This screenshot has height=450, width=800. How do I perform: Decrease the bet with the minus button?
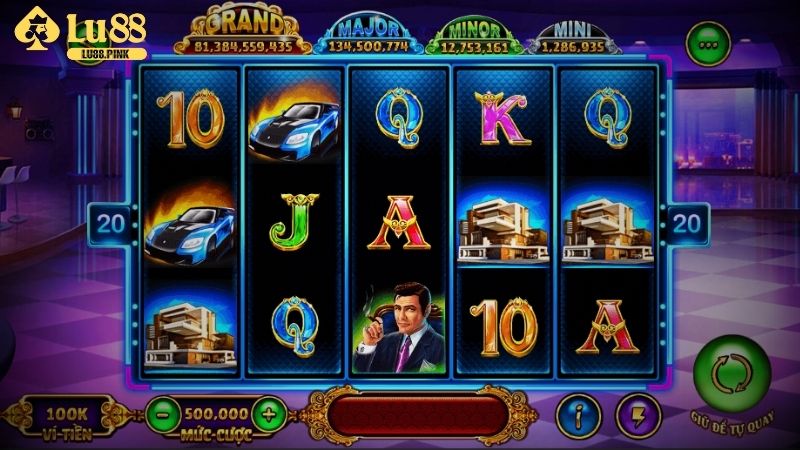point(162,411)
